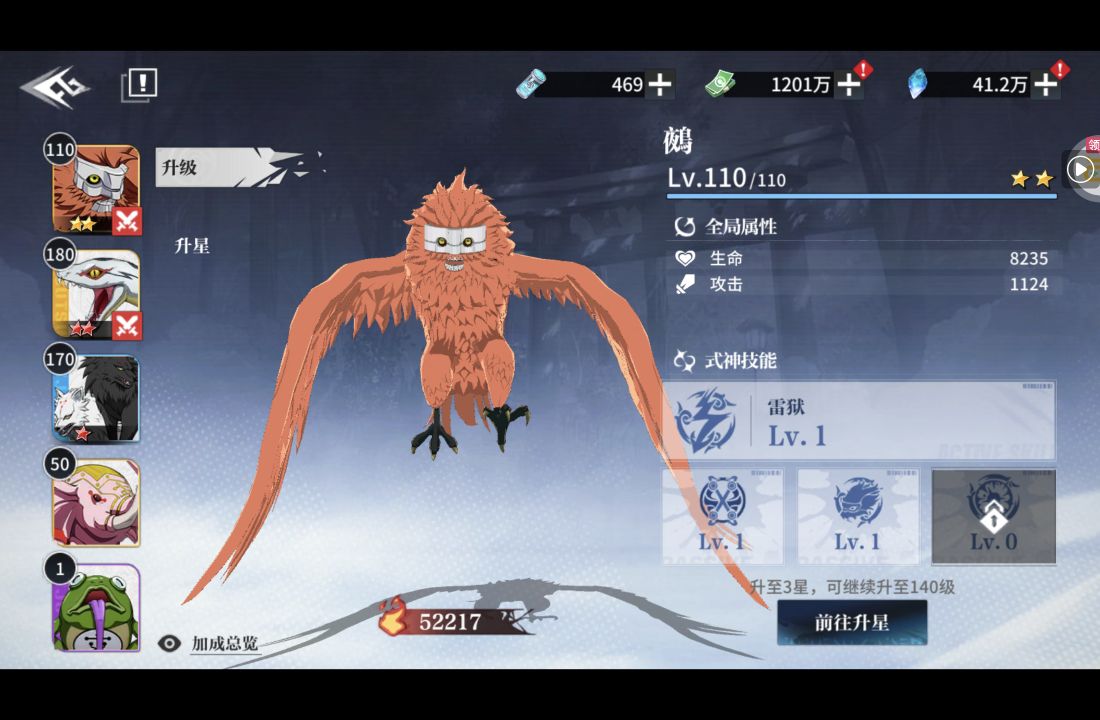The height and width of the screenshot is (720, 1100).
Task: View the crossed-swords passive skill
Action: point(722,516)
